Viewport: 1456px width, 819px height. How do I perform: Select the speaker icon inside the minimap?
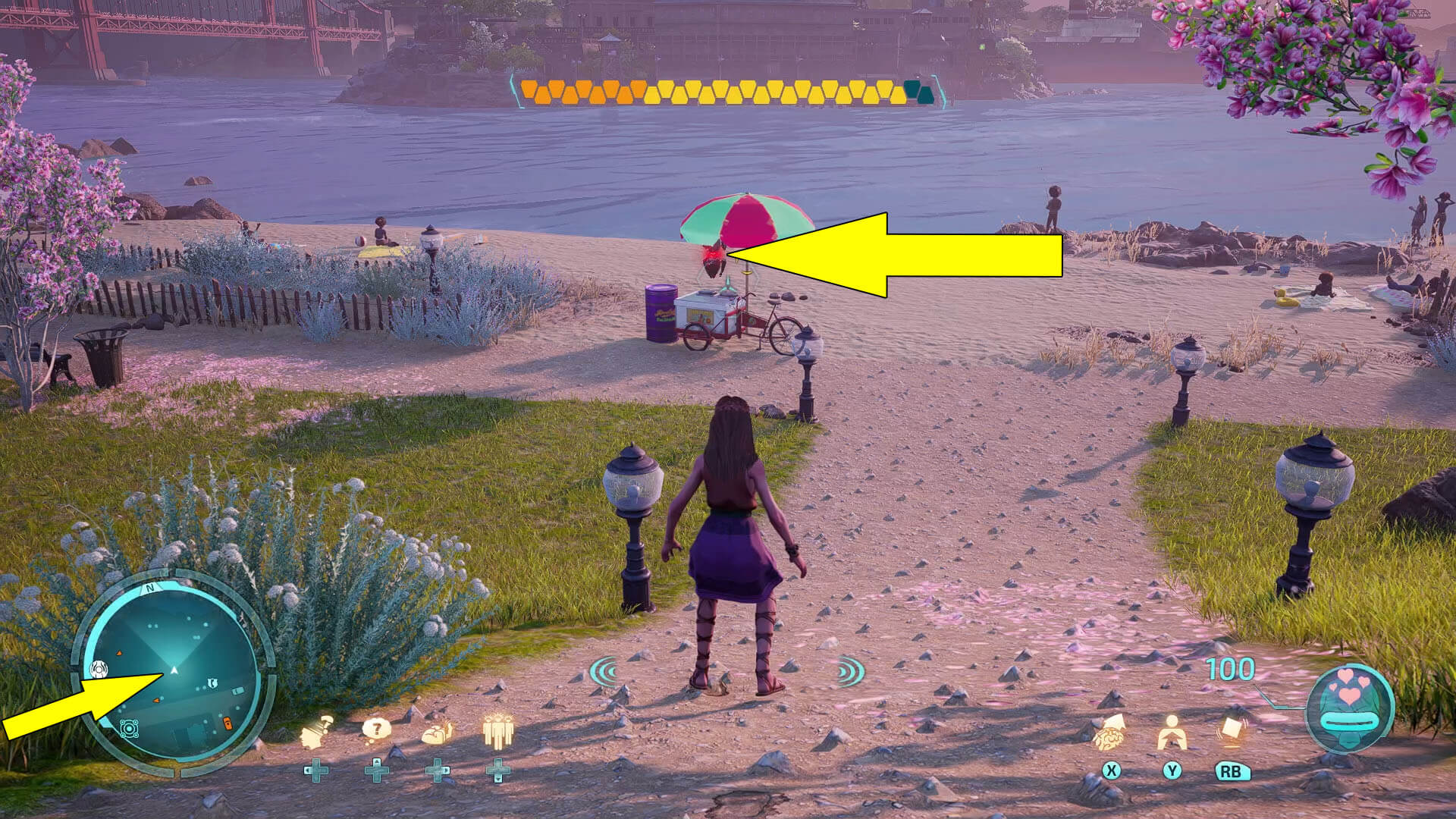[x=99, y=668]
